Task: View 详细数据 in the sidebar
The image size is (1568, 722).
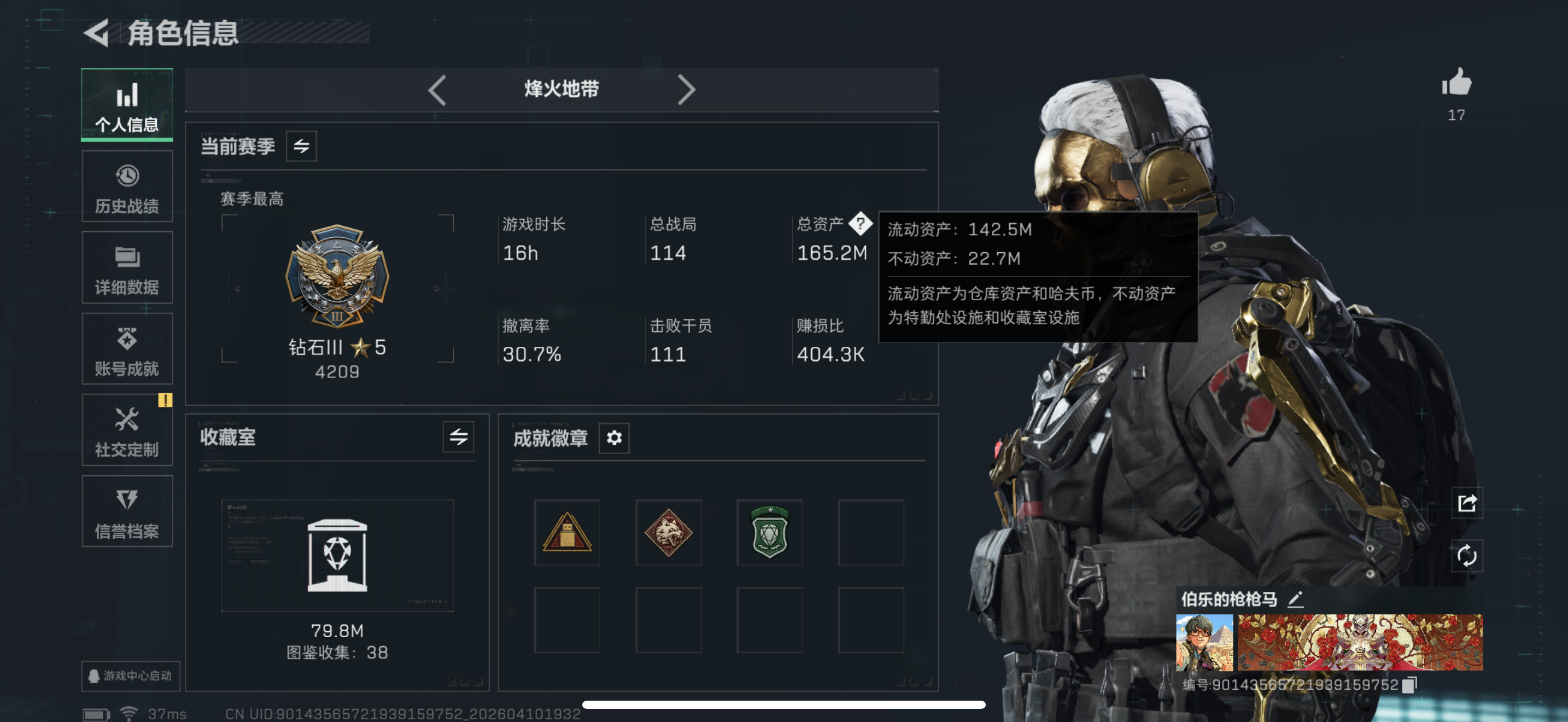Action: 127,268
